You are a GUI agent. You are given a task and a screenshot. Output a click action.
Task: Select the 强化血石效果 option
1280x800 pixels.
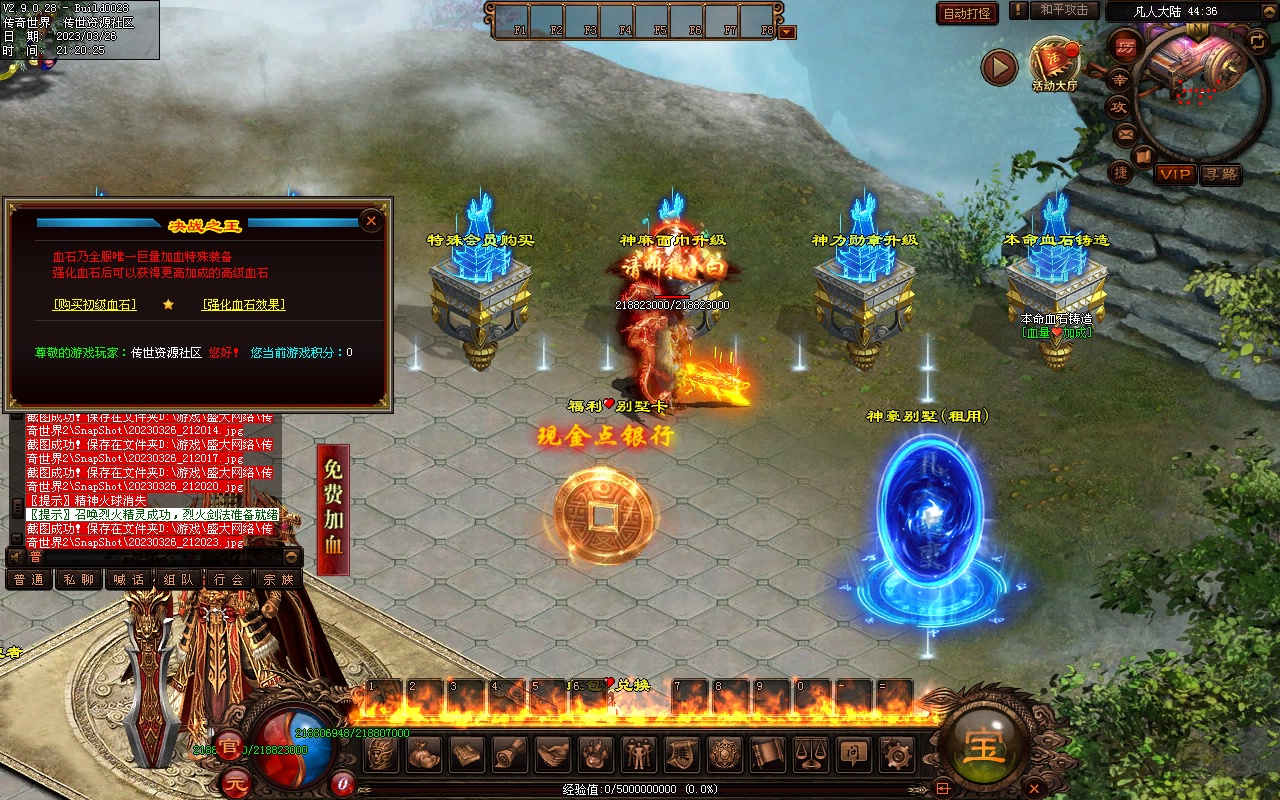[243, 304]
